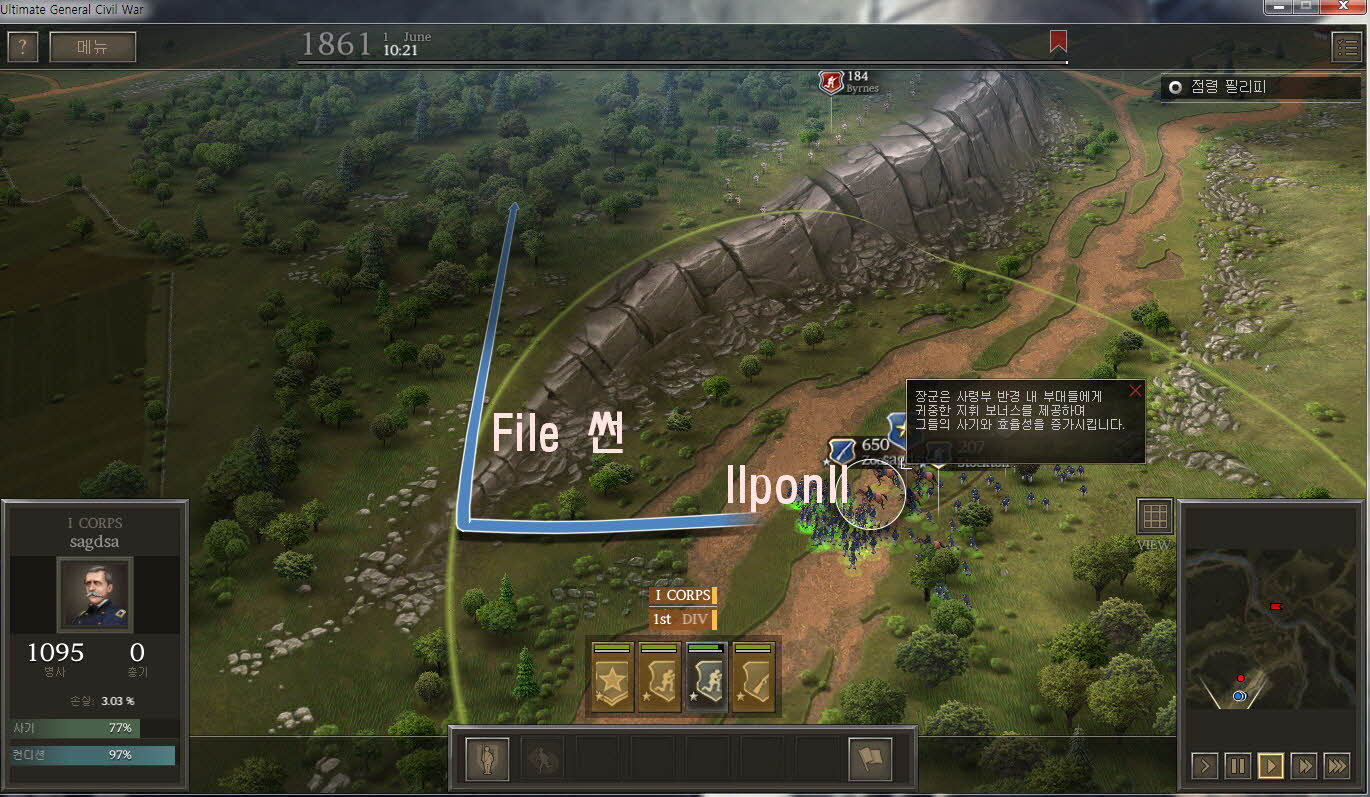The image size is (1370, 797).
Task: Open the list panel button in top-right corner
Action: click(1345, 46)
